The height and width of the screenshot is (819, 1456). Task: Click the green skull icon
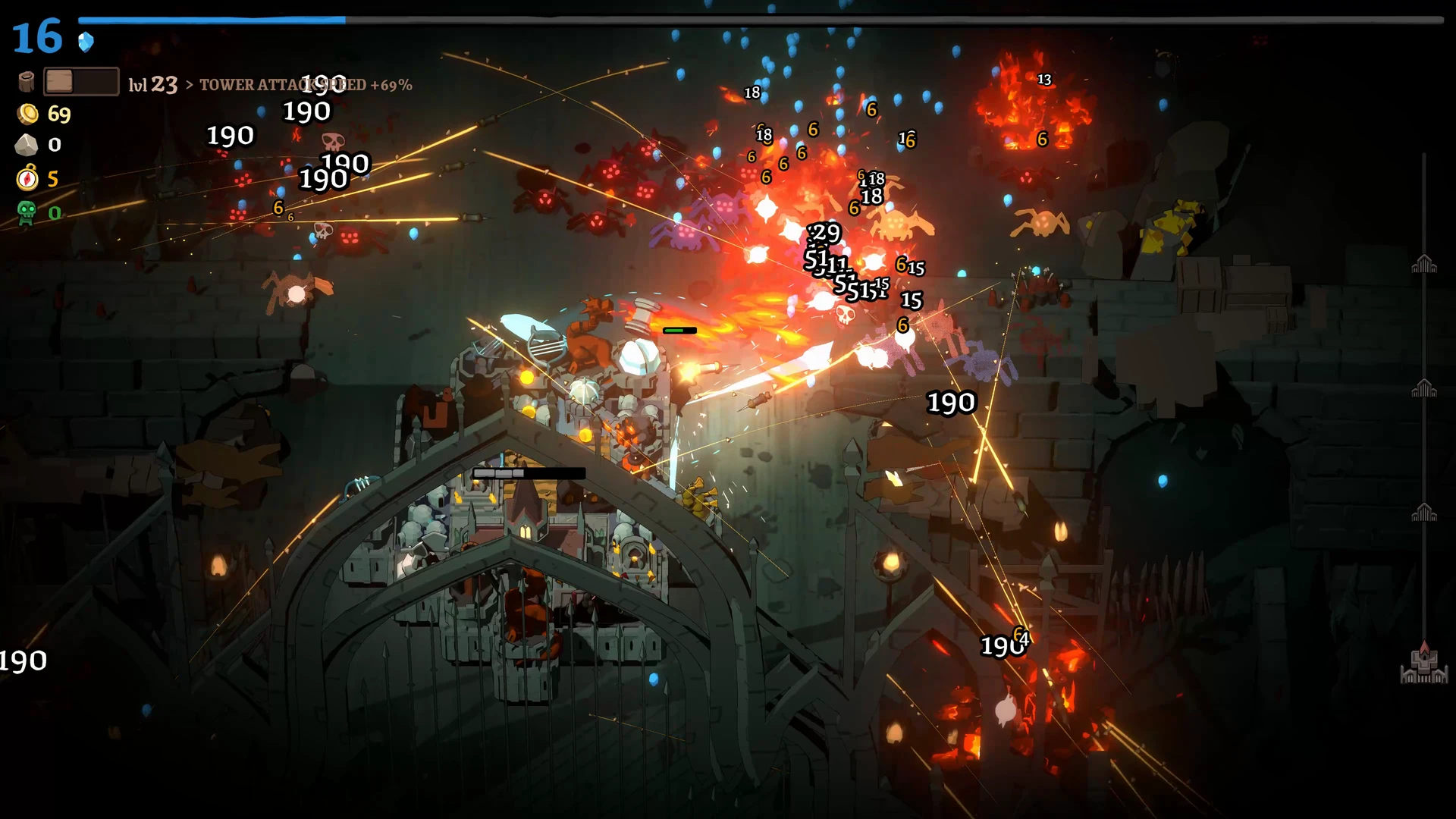[x=27, y=212]
